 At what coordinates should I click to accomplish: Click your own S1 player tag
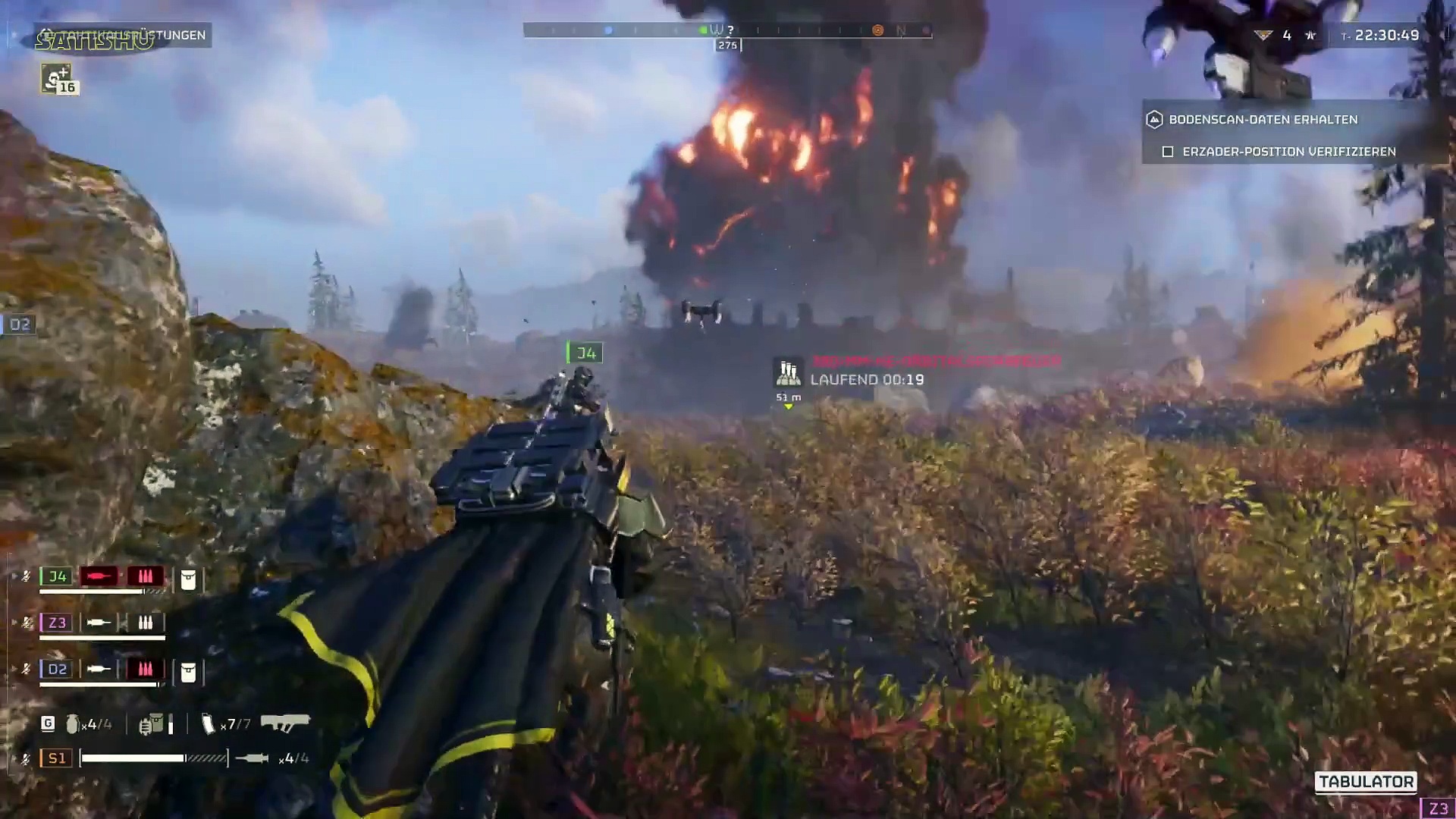coord(57,758)
